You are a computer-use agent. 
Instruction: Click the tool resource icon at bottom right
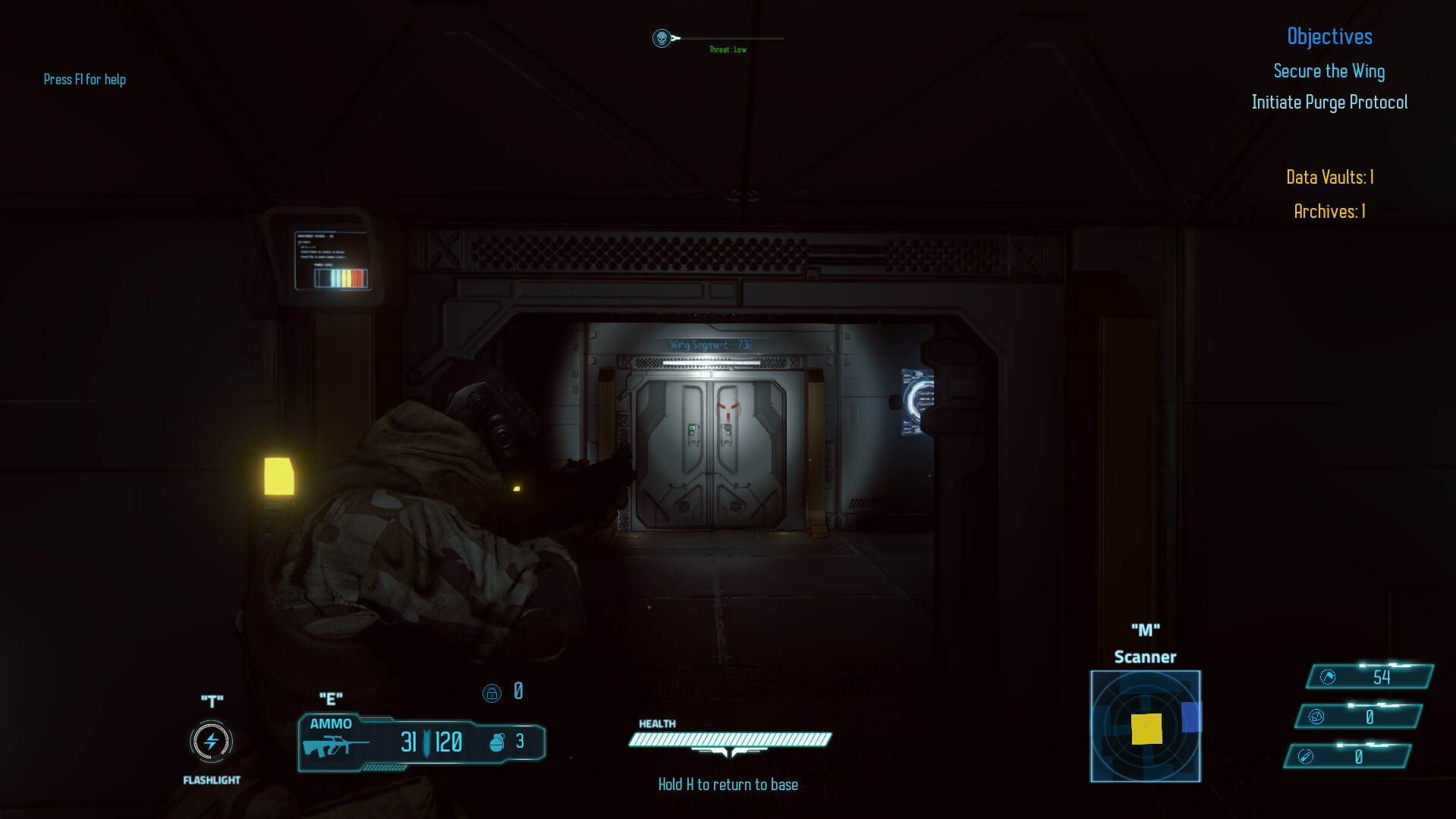pyautogui.click(x=1307, y=756)
